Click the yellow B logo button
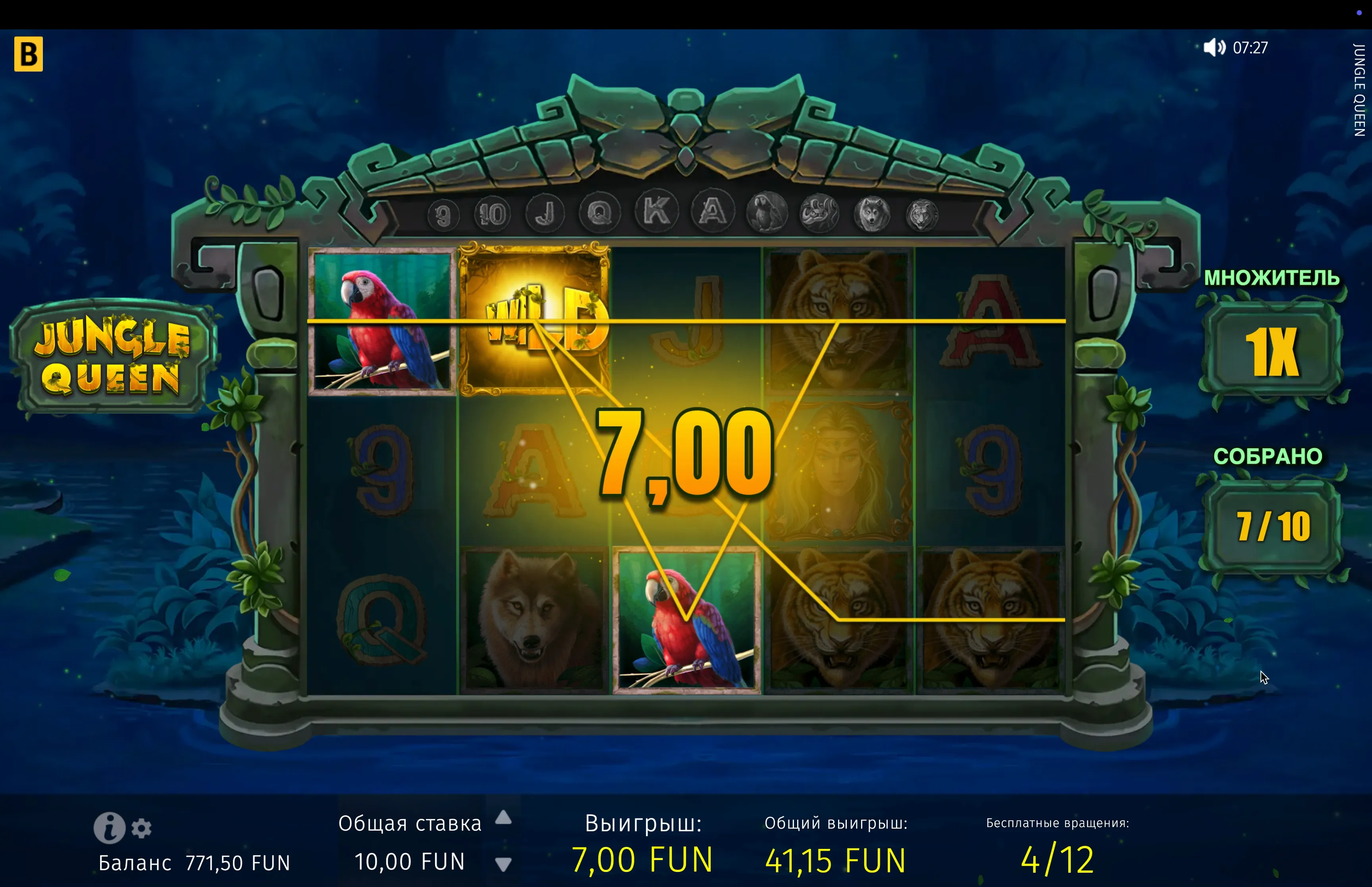 point(28,54)
